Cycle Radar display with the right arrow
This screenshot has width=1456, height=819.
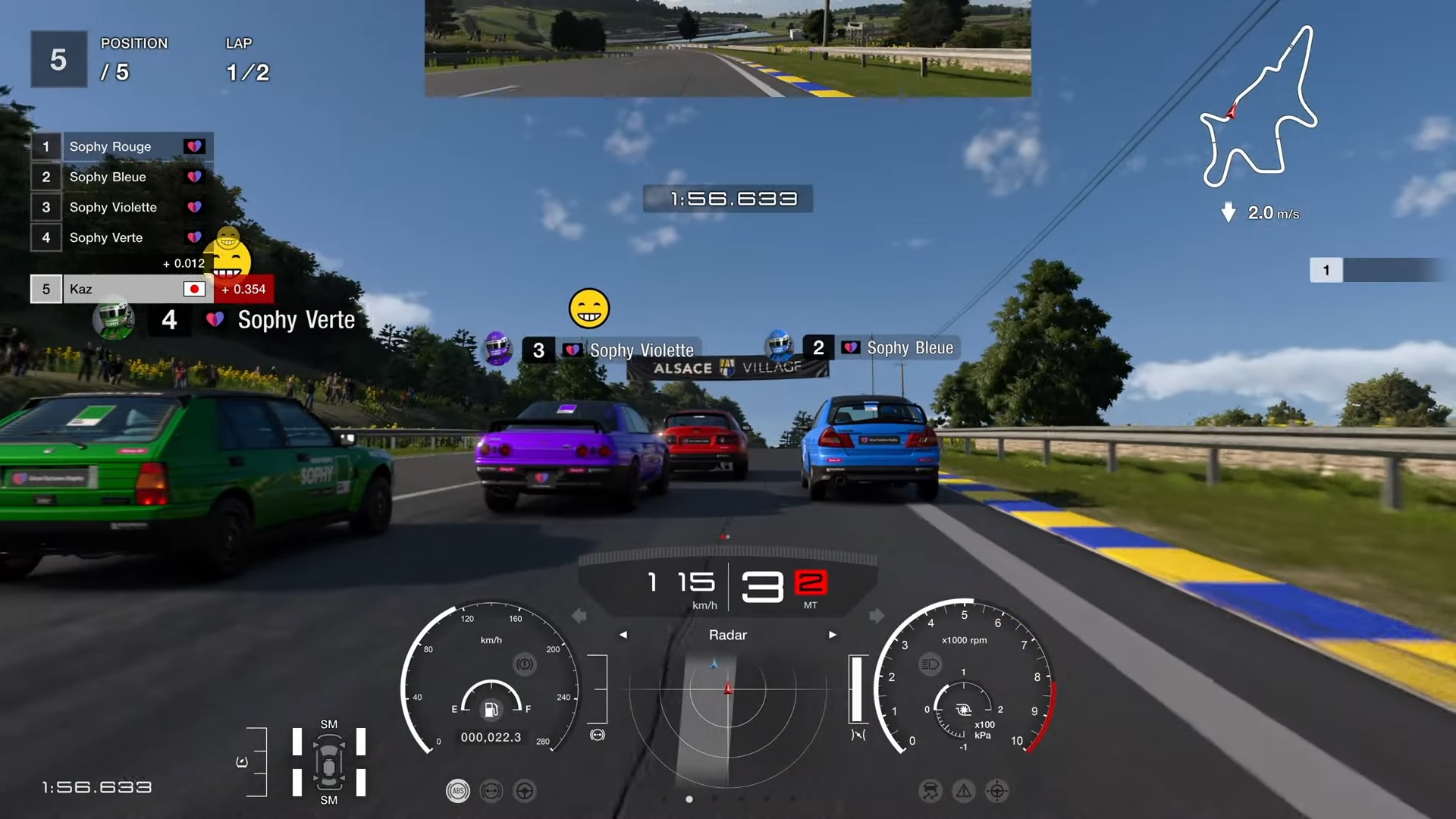coord(832,635)
